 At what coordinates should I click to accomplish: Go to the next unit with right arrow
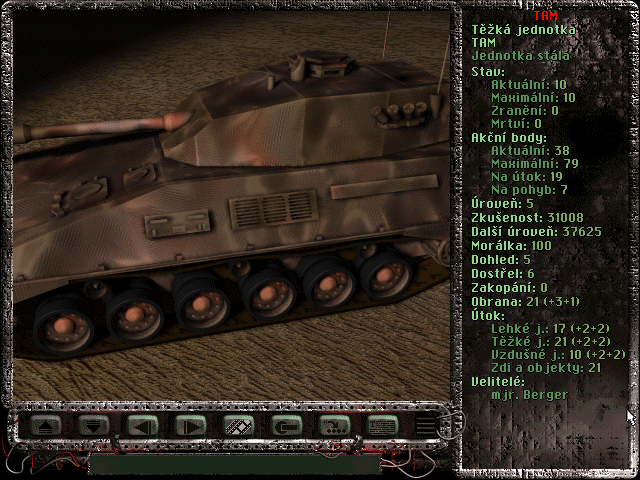click(189, 425)
